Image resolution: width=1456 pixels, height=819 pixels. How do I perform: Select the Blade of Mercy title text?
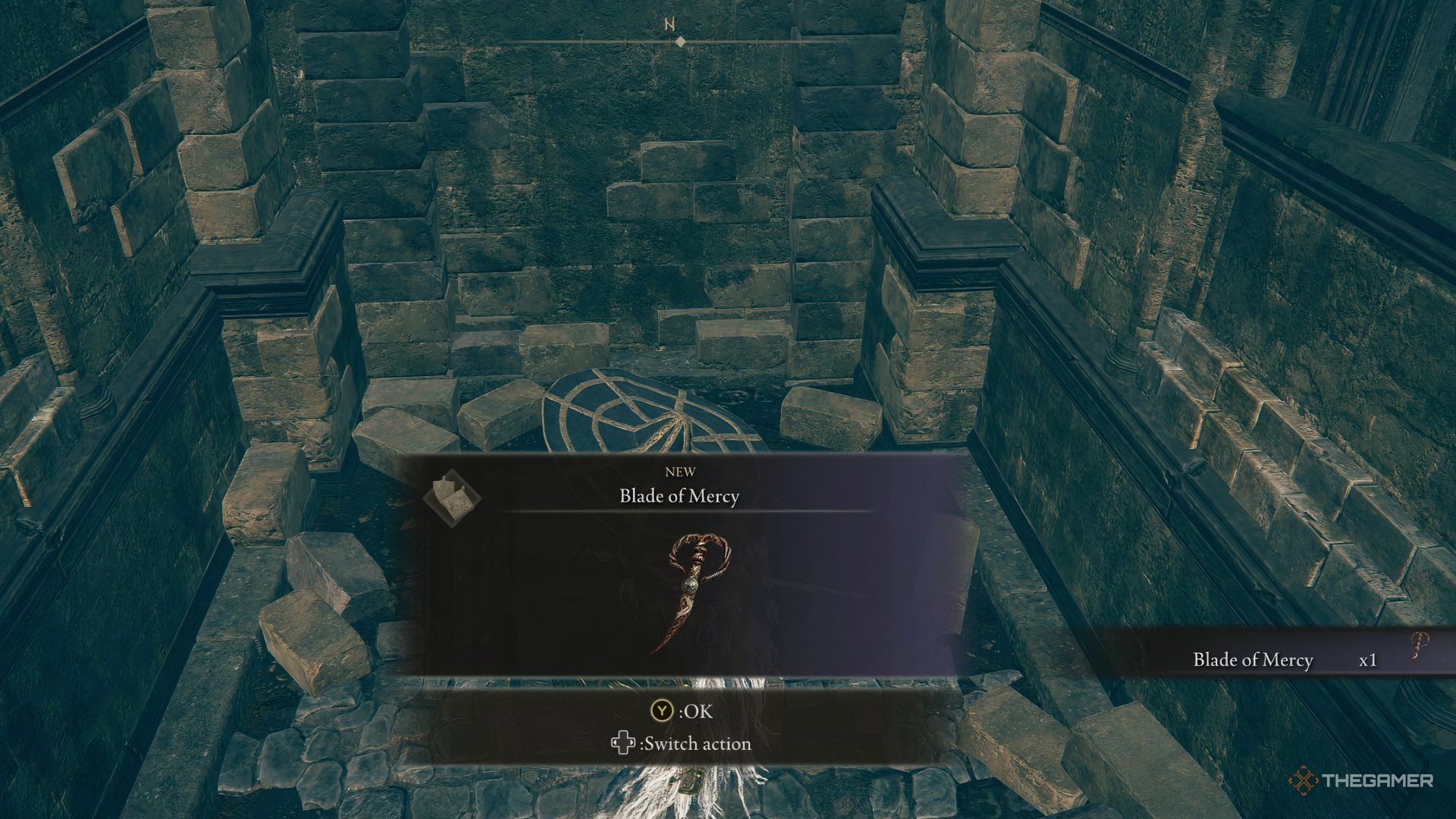click(x=680, y=497)
